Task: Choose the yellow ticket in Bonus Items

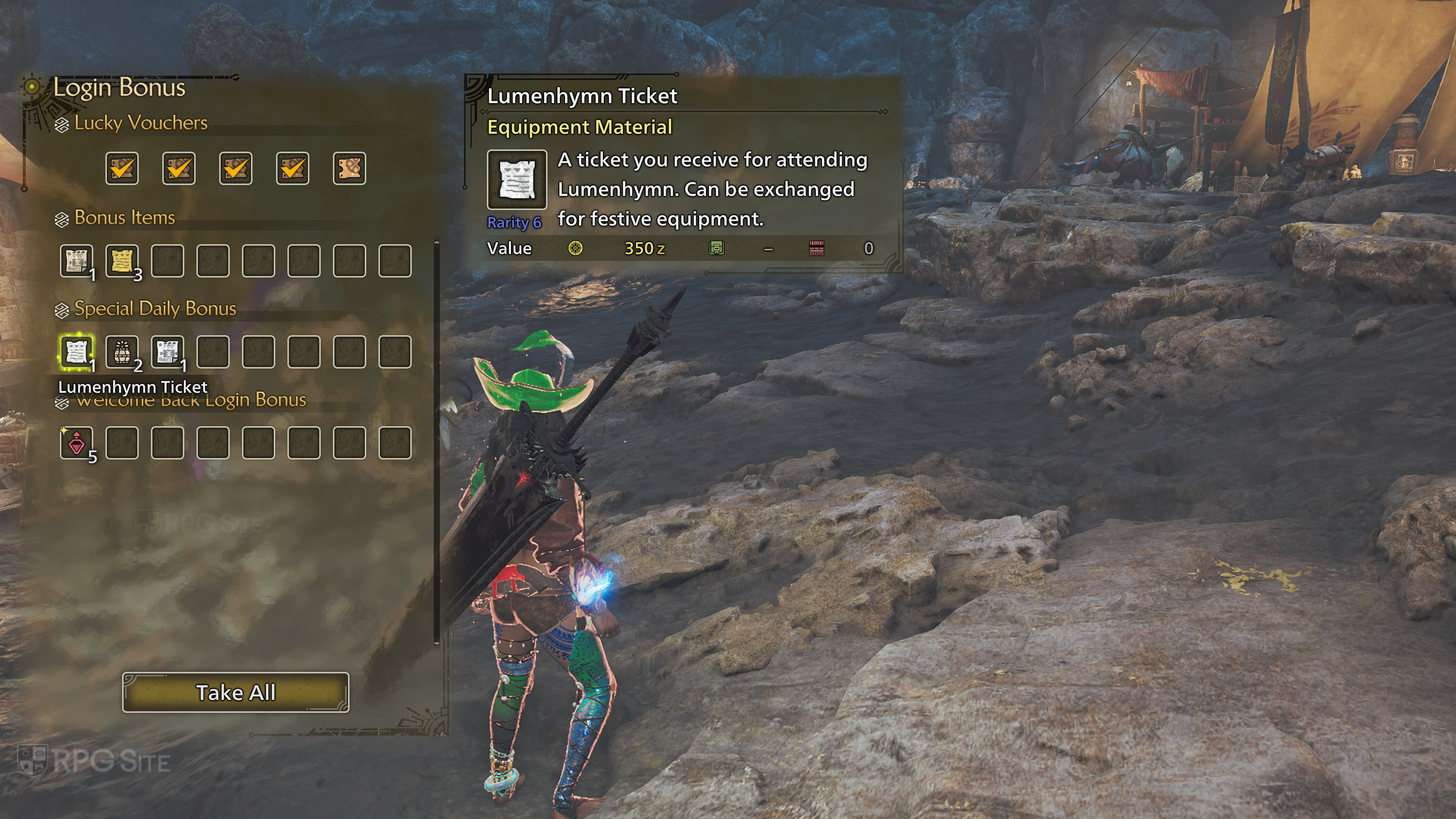Action: click(122, 261)
